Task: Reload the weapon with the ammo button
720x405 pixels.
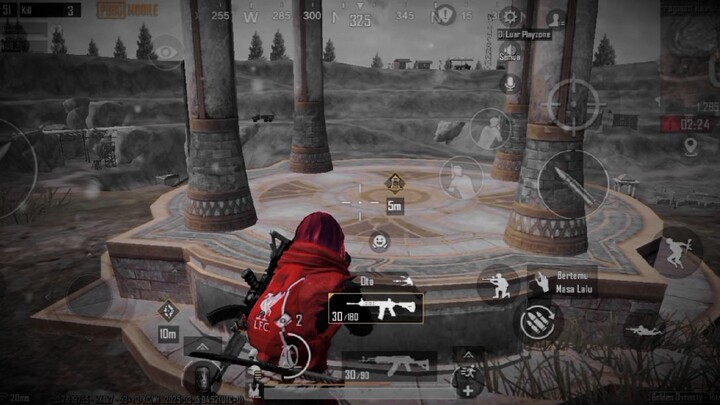Action: point(539,322)
